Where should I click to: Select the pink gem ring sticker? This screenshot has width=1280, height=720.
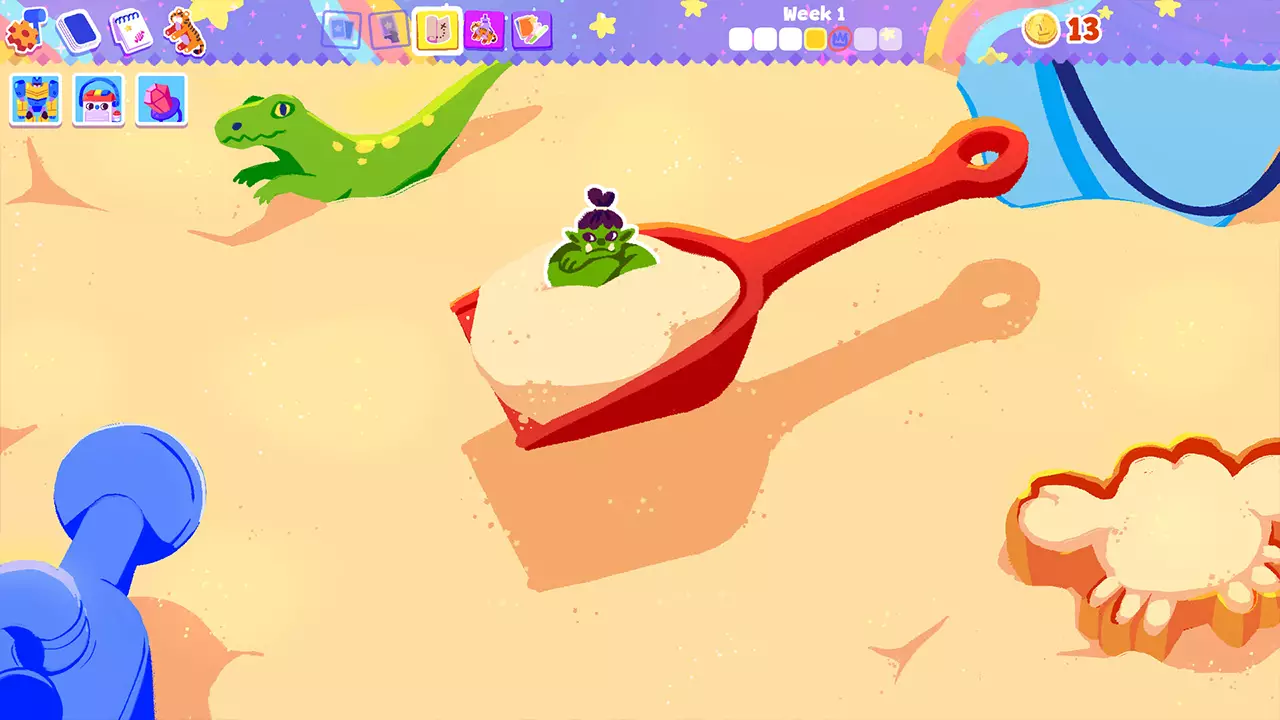pos(161,100)
